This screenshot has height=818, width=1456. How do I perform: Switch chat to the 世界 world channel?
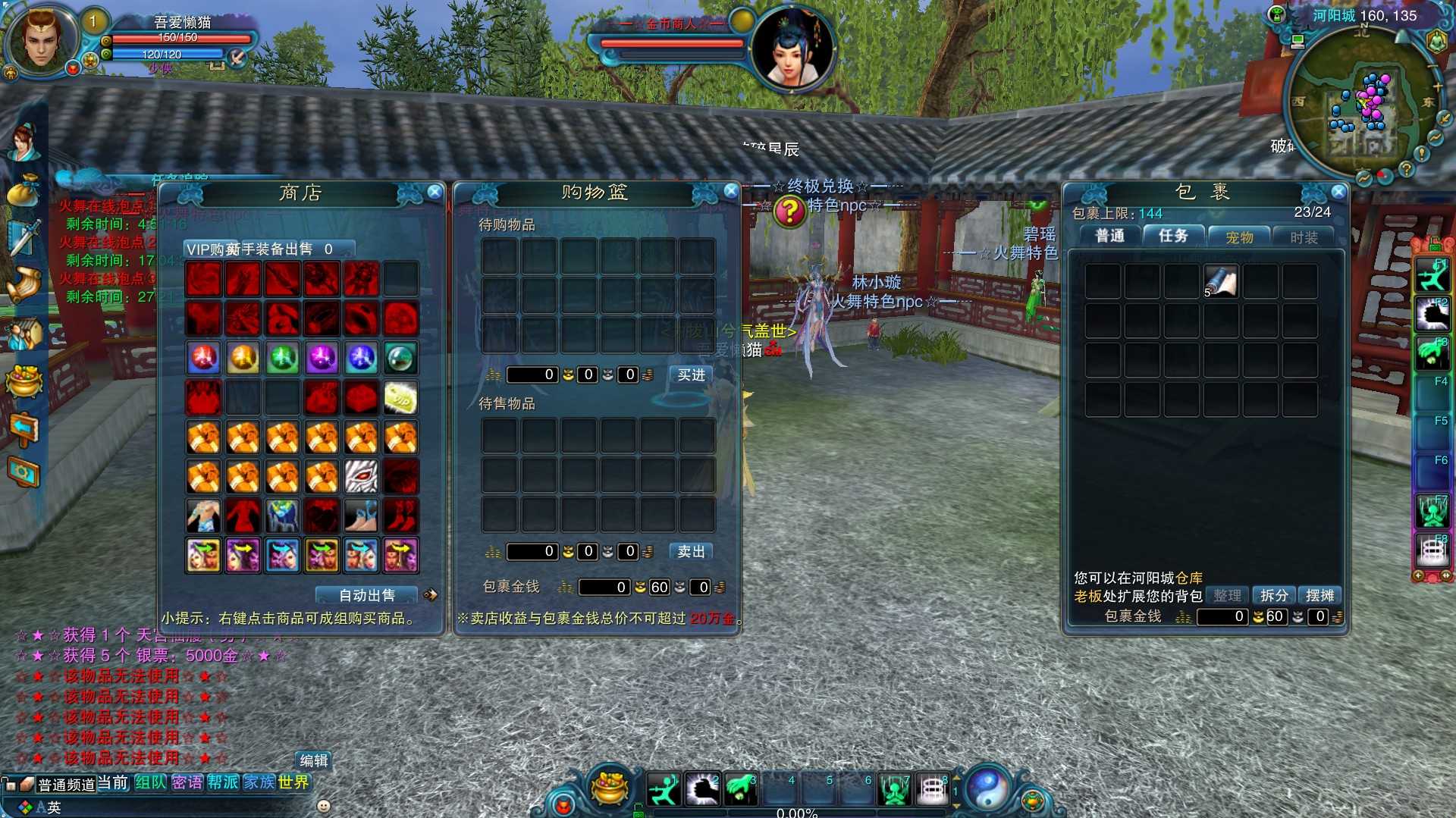point(293,782)
